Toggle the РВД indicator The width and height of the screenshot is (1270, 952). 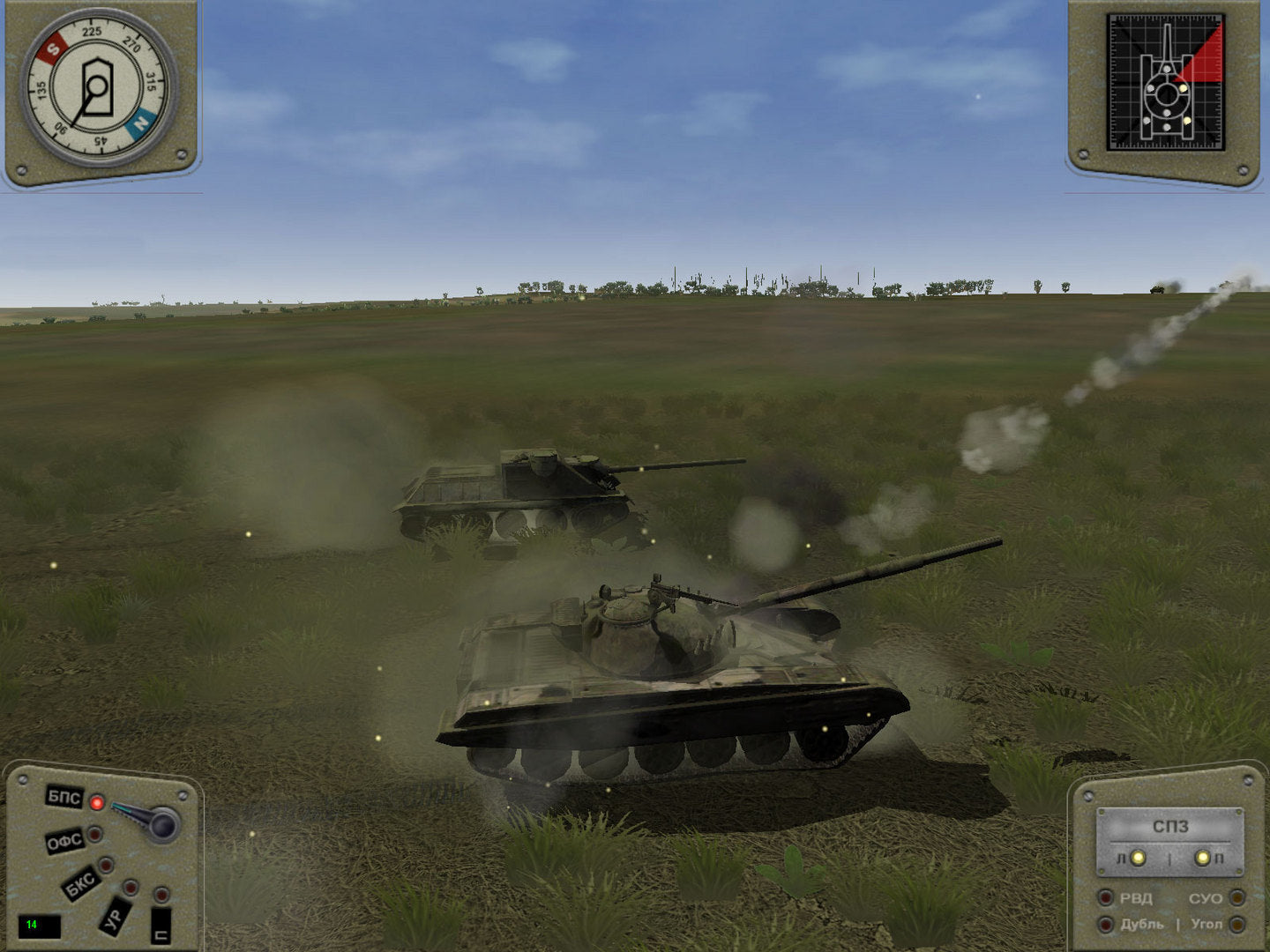pyautogui.click(x=1105, y=898)
